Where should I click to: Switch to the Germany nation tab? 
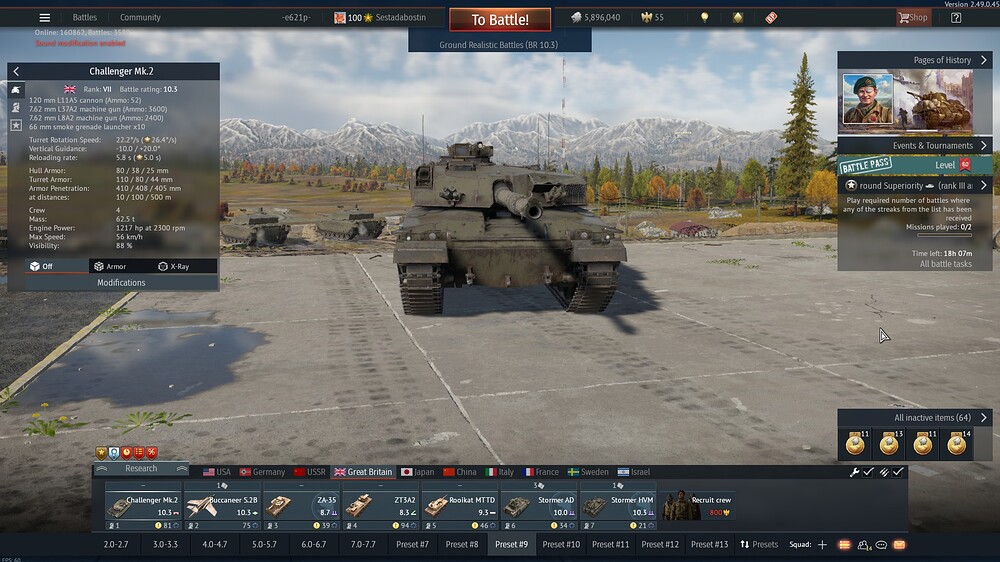262,472
